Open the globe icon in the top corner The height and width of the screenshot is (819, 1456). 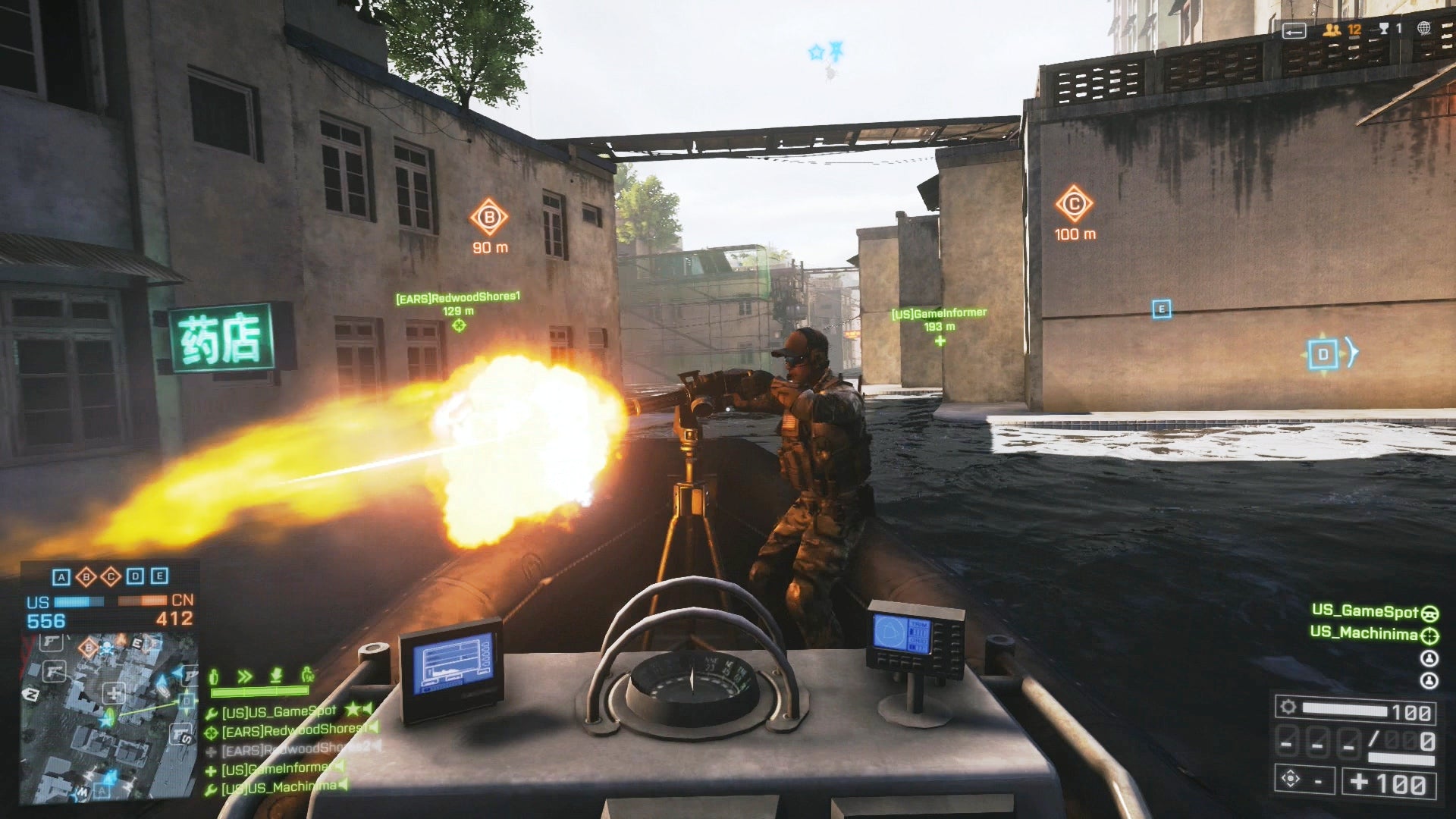click(1424, 28)
